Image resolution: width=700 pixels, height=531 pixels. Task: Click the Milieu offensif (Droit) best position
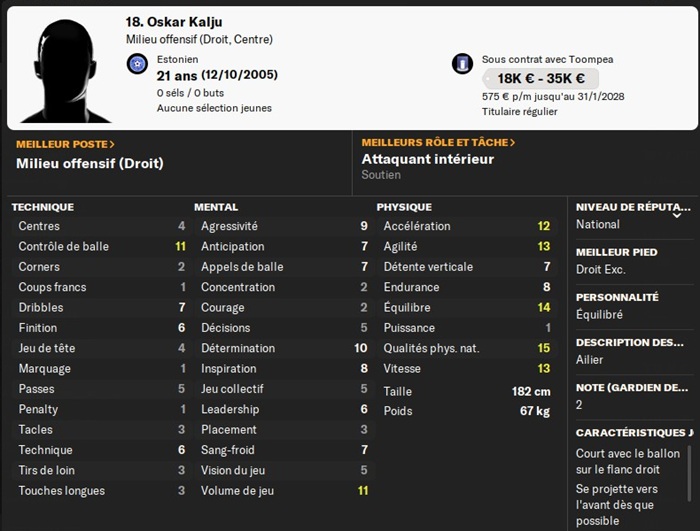[x=89, y=163]
